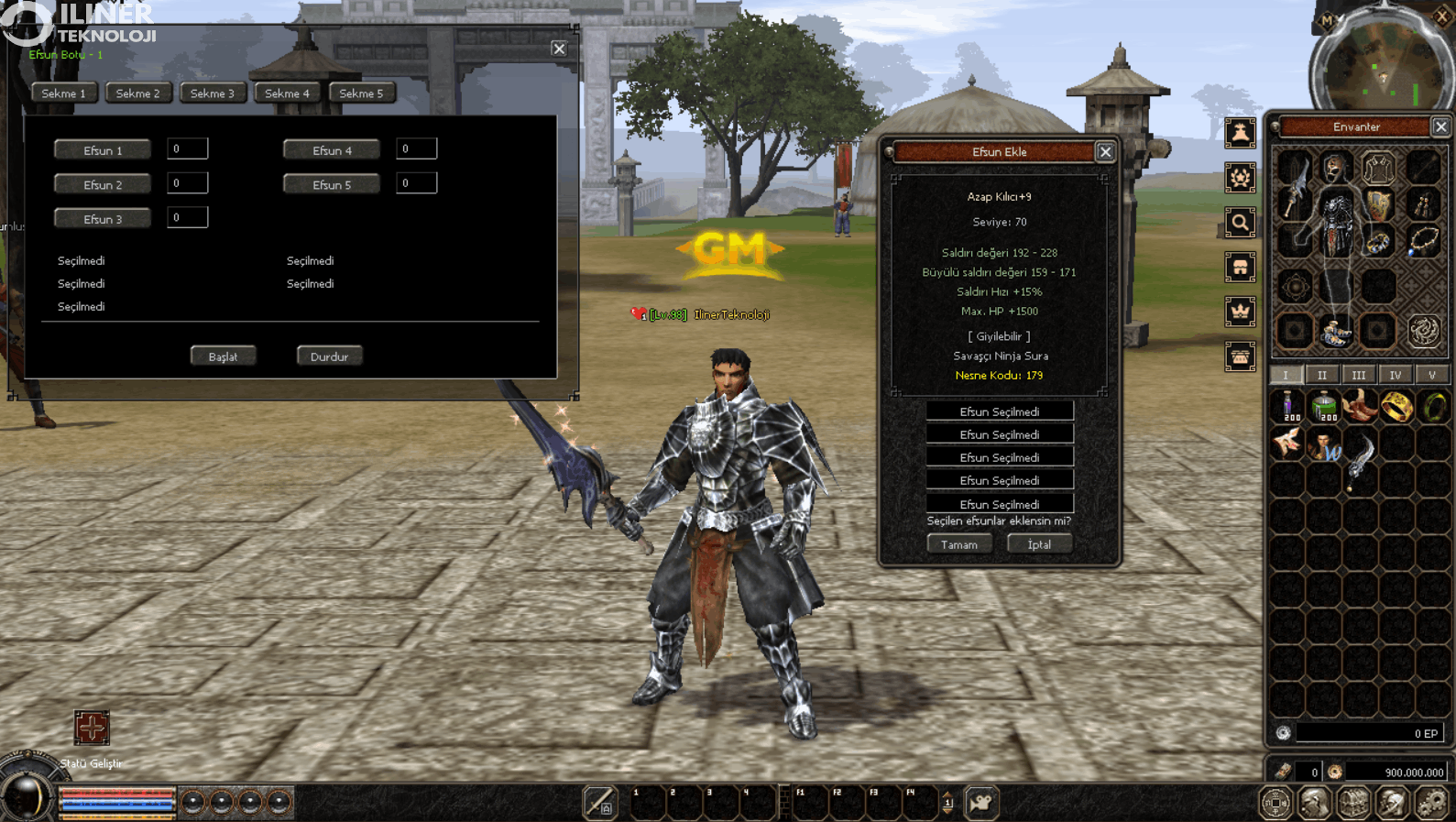Stop the bot with Durdur
Image resolution: width=1456 pixels, height=822 pixels.
click(x=329, y=356)
